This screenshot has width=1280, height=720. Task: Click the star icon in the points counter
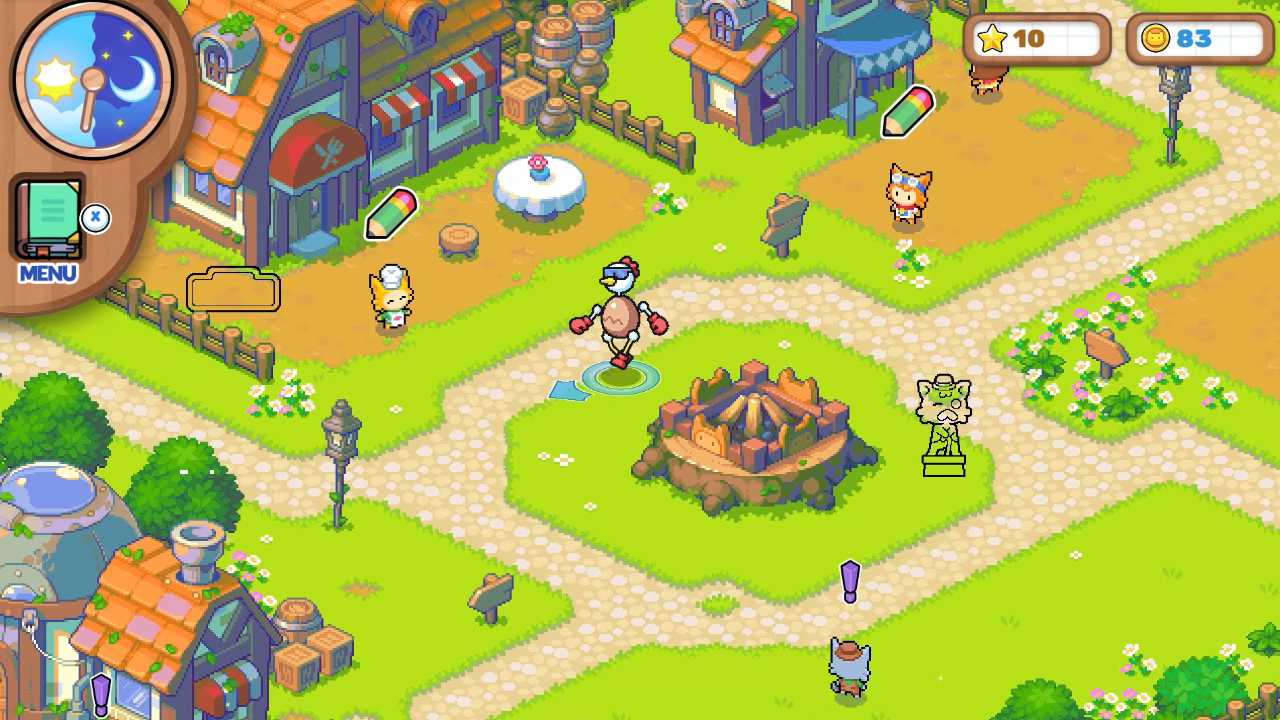pyautogui.click(x=991, y=39)
